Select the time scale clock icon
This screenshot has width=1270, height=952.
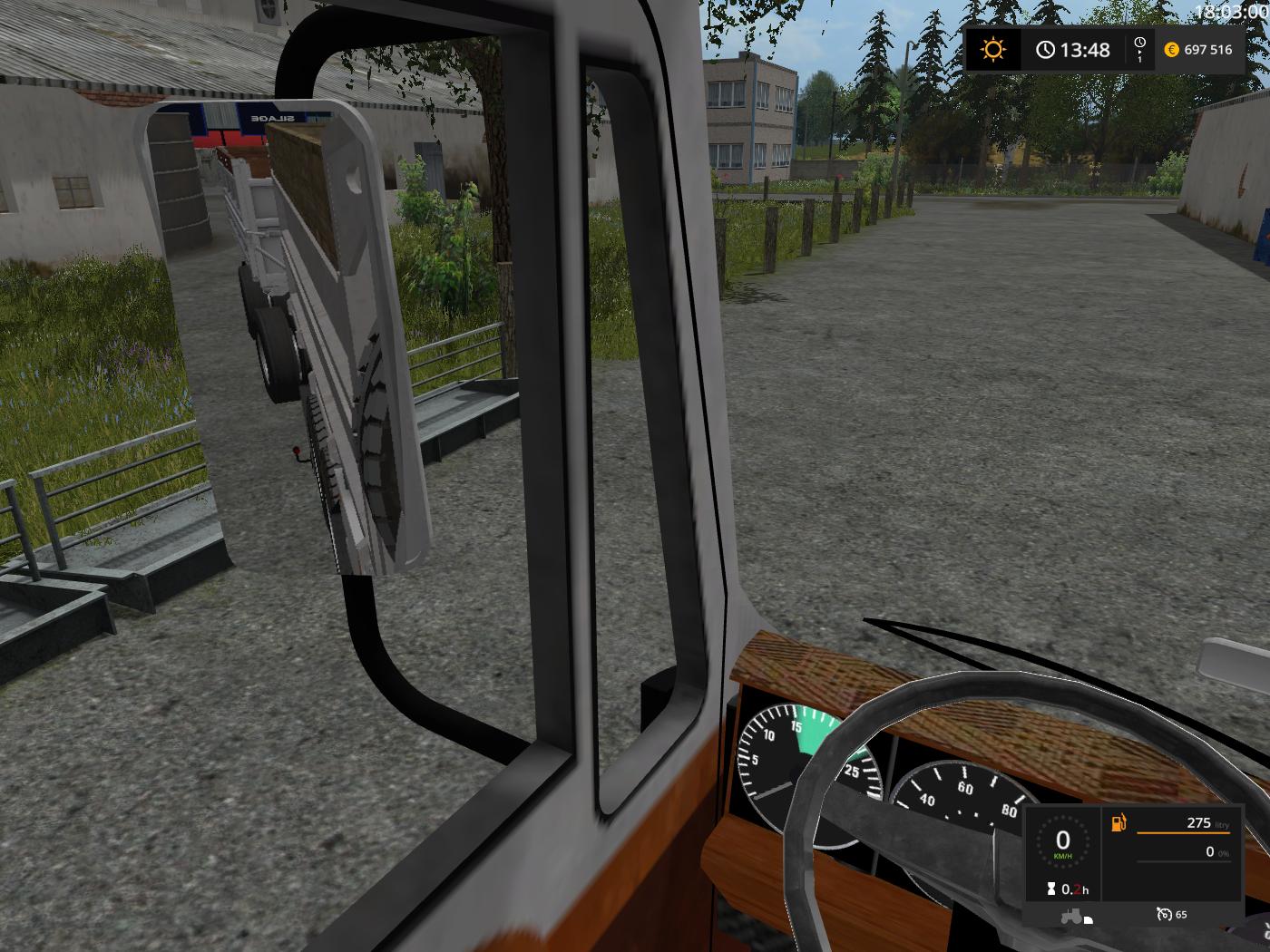tap(1139, 48)
